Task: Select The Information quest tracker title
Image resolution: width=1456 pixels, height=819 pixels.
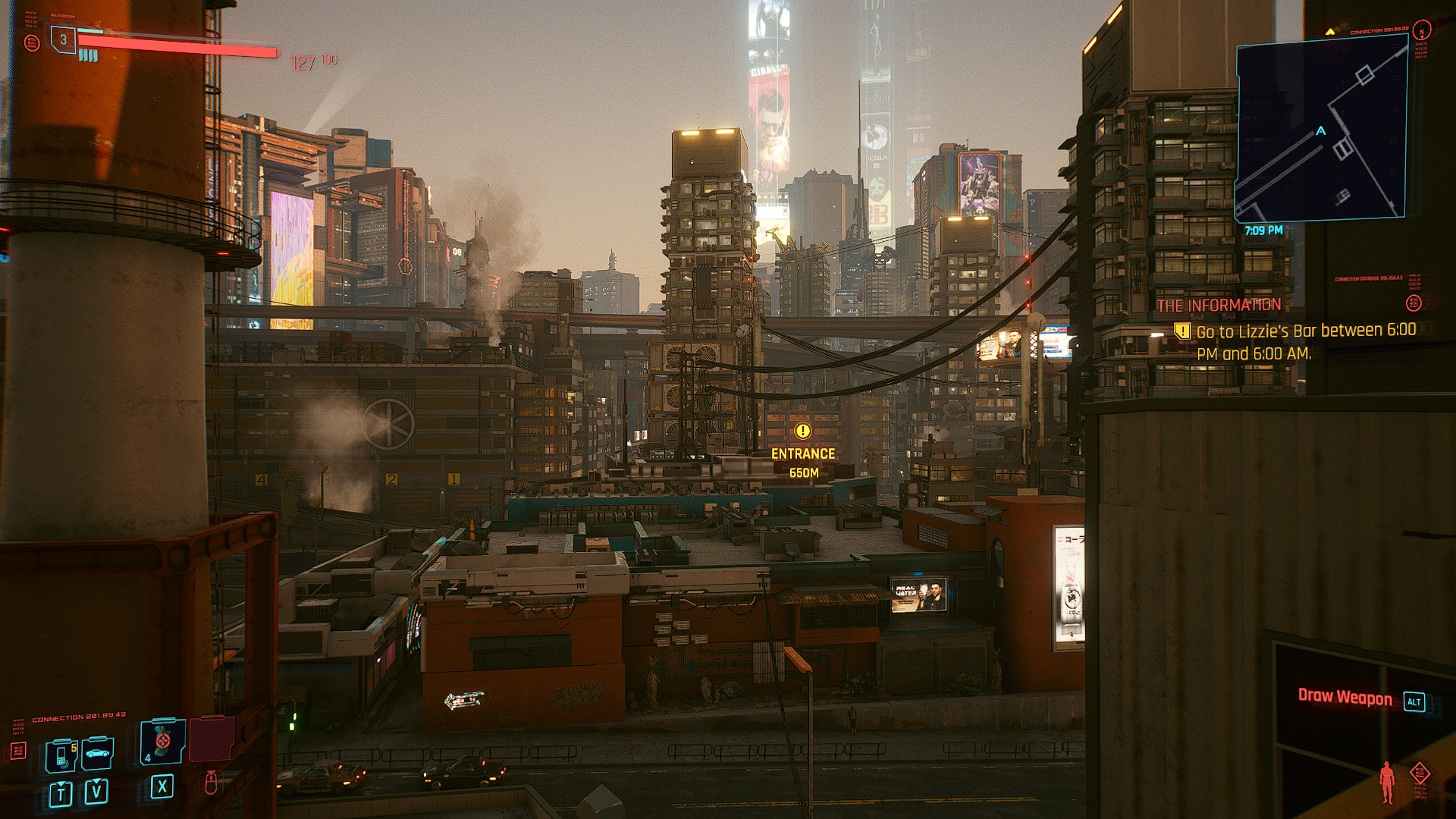Action: pos(1219,305)
